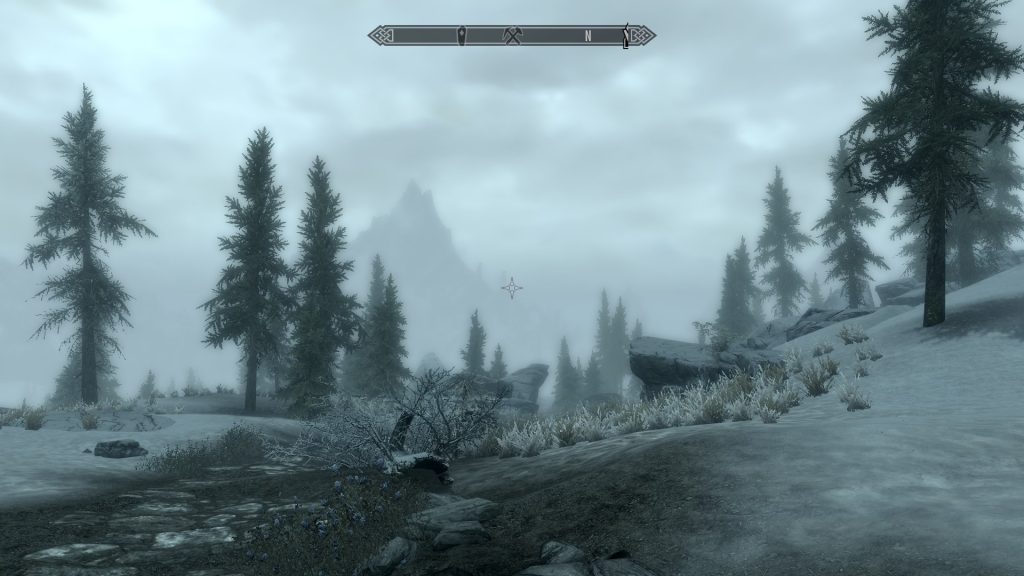This screenshot has height=576, width=1024.
Task: Click the crossed pickaxes mine marker on compass
Action: (x=513, y=36)
